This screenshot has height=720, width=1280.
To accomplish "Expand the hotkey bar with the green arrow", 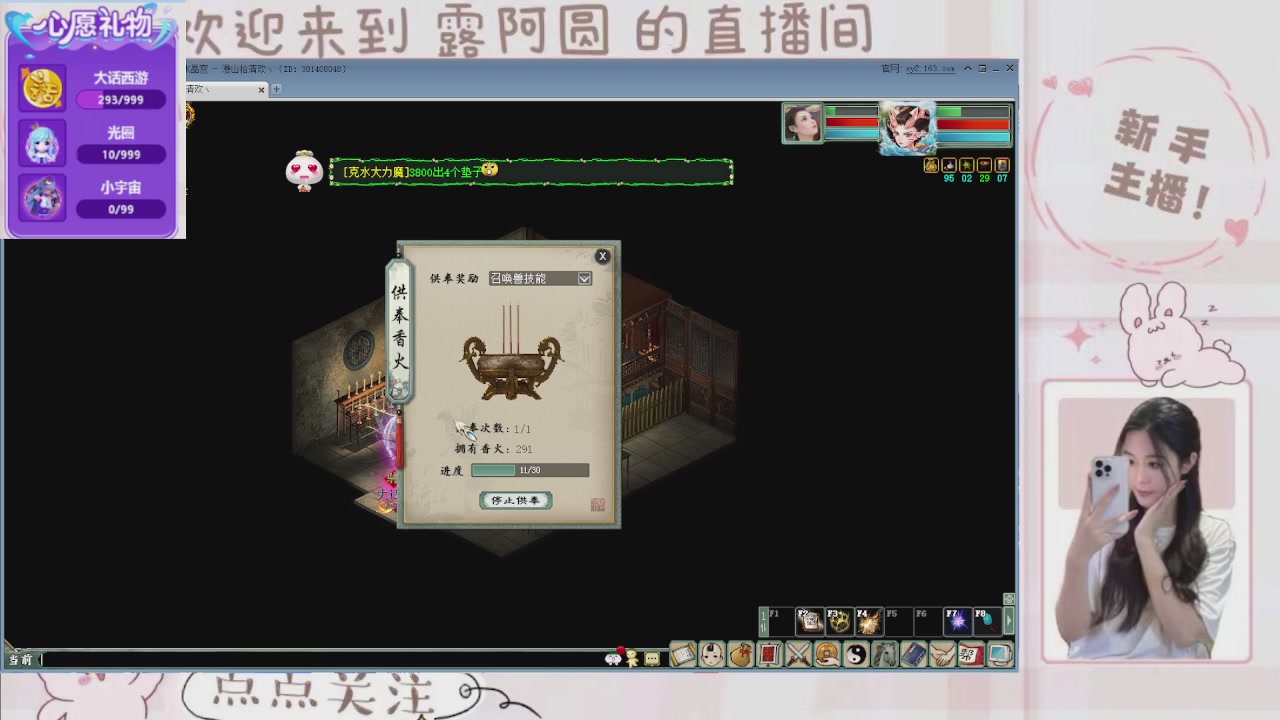I will [1009, 620].
